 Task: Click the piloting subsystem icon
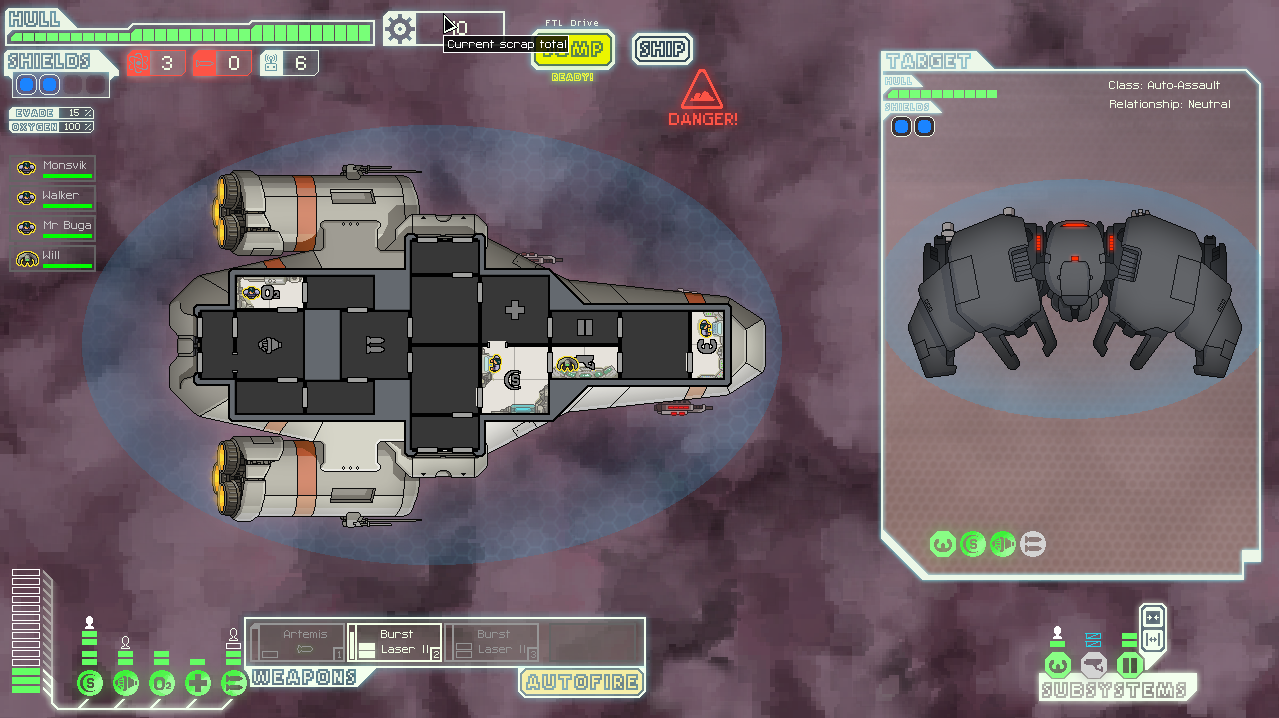(x=1057, y=665)
